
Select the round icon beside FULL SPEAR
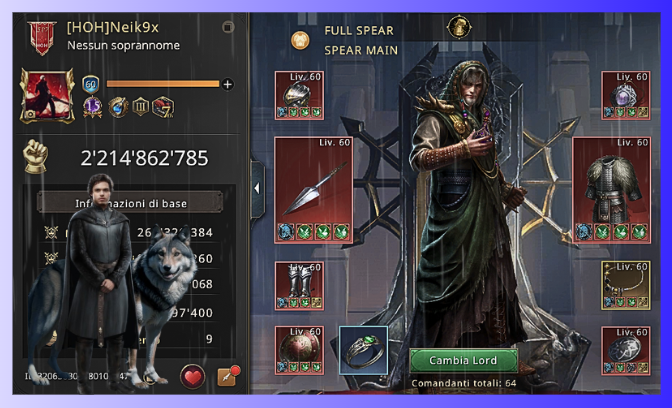click(299, 39)
